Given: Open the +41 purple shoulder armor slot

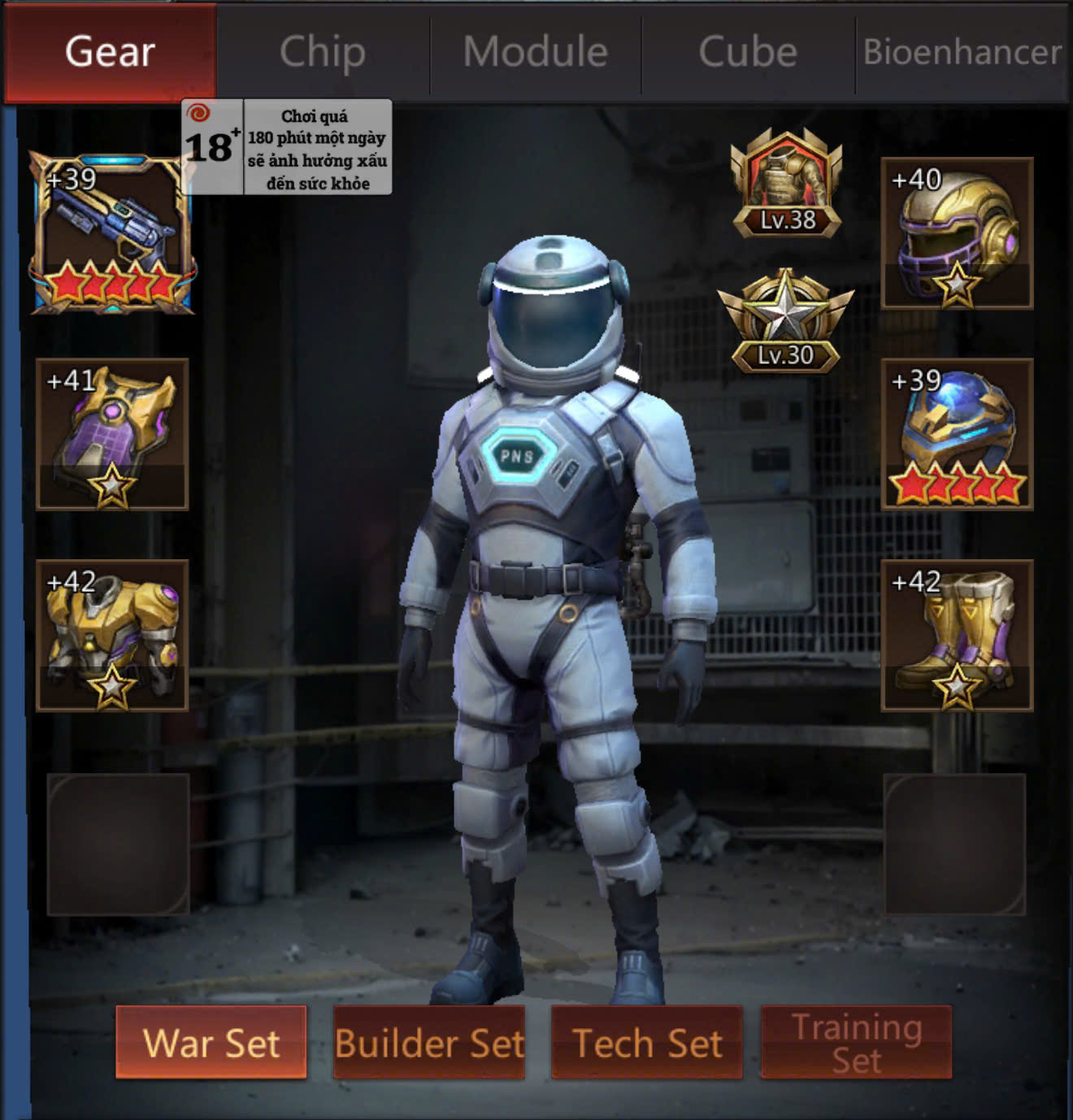Looking at the screenshot, I should pos(112,434).
